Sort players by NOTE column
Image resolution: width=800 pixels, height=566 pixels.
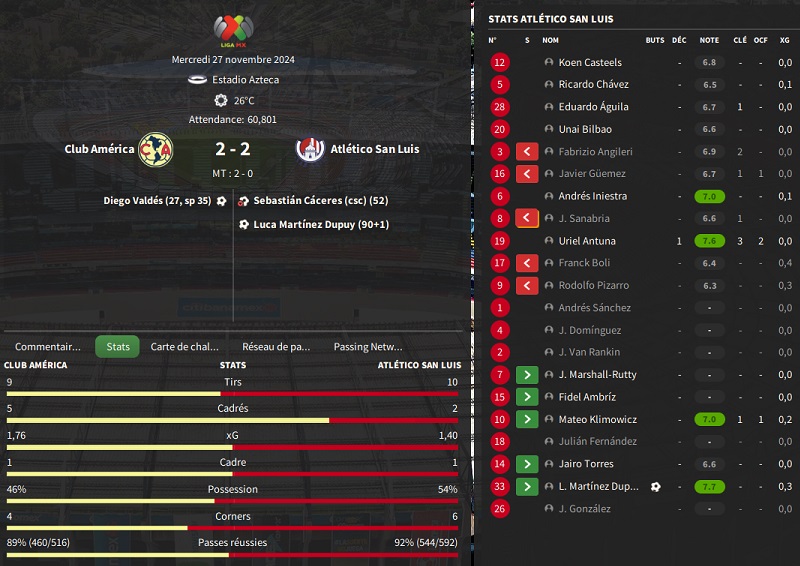tap(709, 40)
